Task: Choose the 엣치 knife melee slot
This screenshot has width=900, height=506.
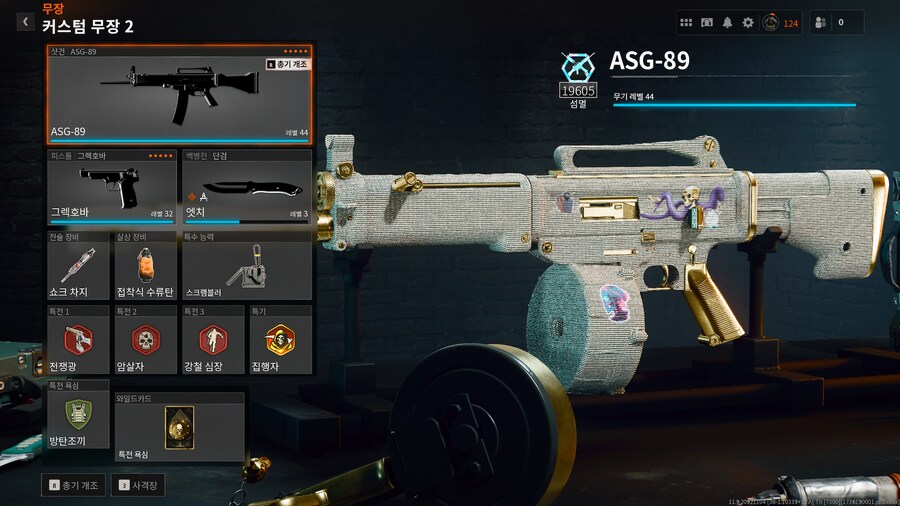Action: (246, 187)
